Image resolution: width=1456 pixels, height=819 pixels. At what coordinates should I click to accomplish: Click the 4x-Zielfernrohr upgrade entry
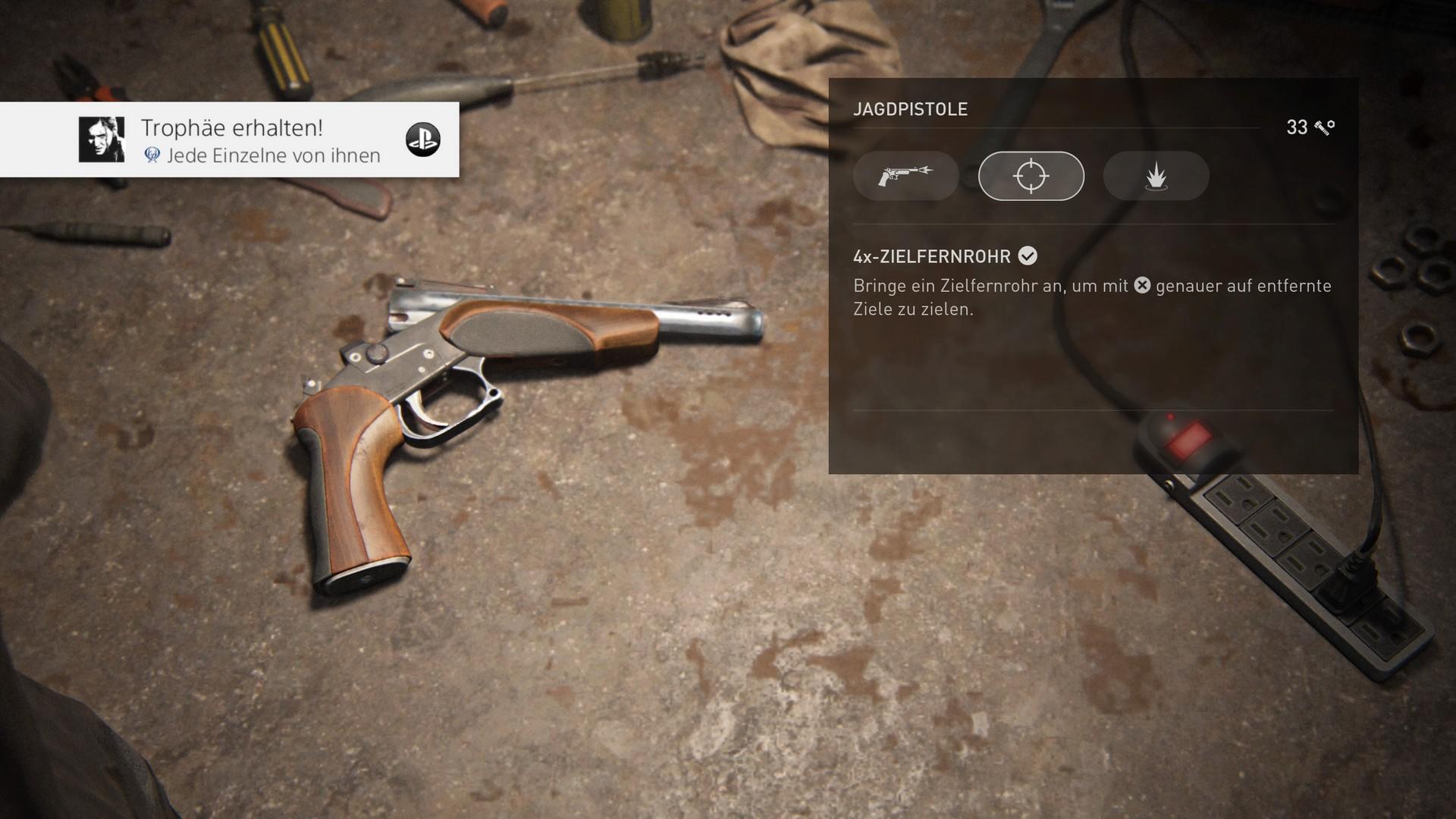pos(932,256)
